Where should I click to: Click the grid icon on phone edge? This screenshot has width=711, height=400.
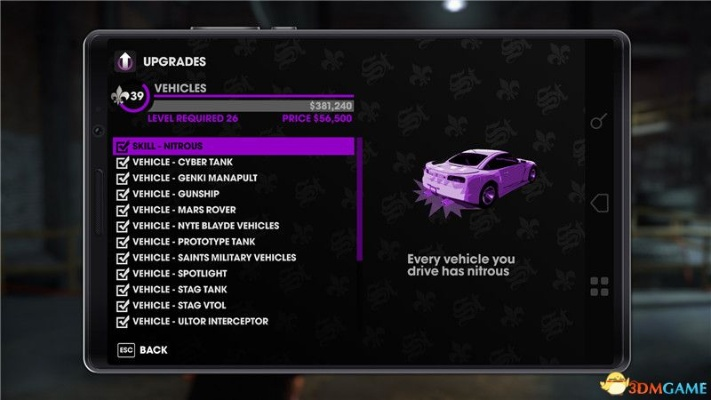599,287
